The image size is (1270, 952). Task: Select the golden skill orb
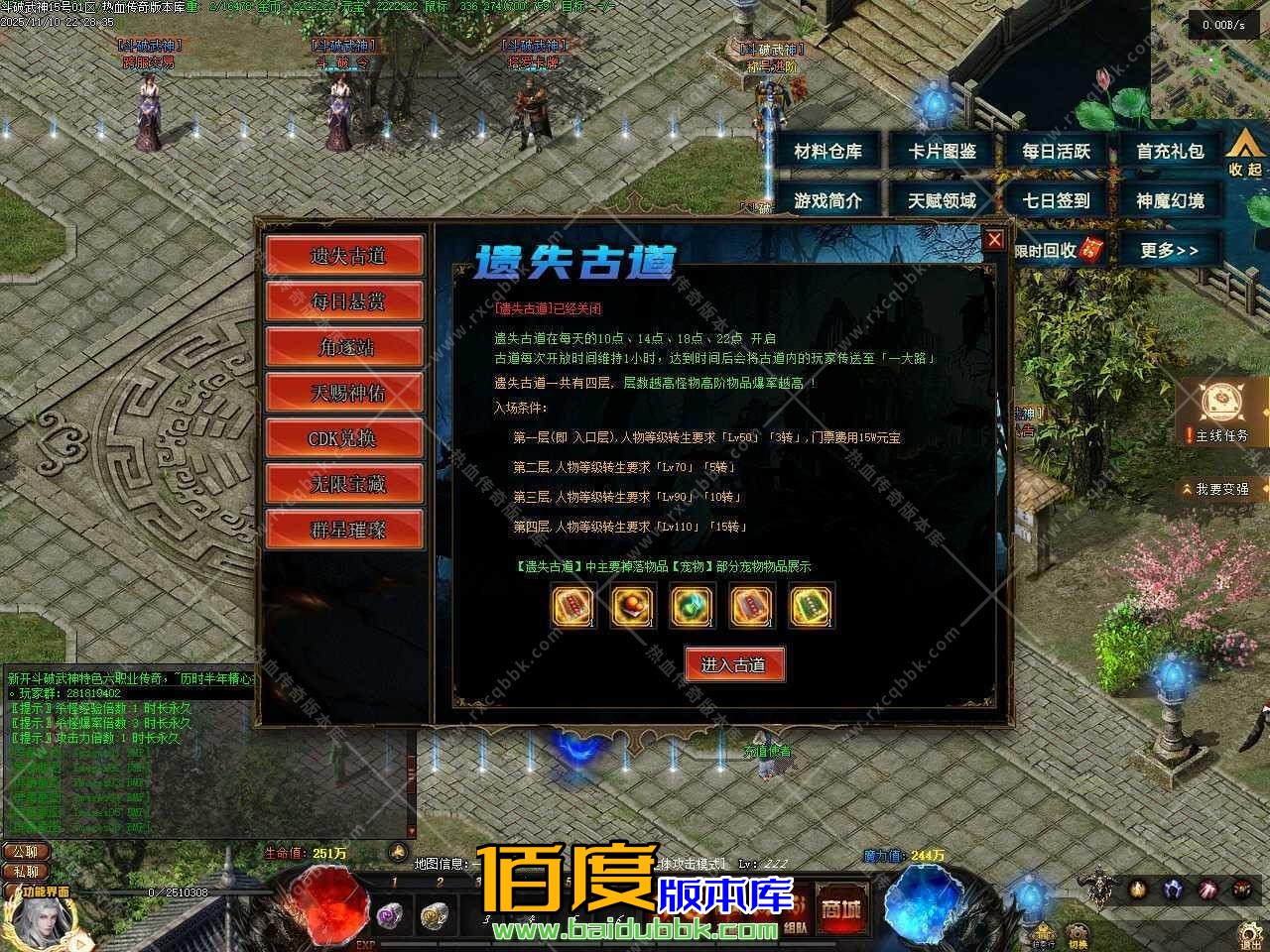coord(1138,890)
